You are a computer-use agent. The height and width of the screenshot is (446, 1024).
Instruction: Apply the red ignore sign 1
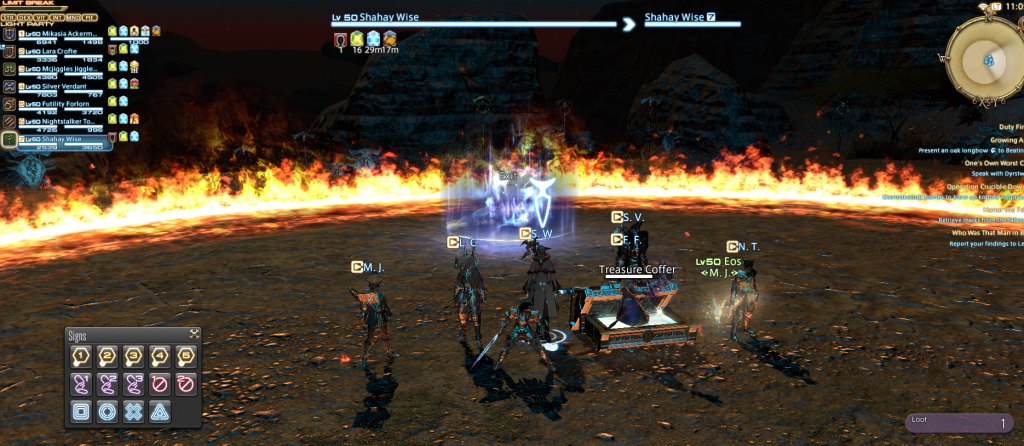(x=159, y=383)
